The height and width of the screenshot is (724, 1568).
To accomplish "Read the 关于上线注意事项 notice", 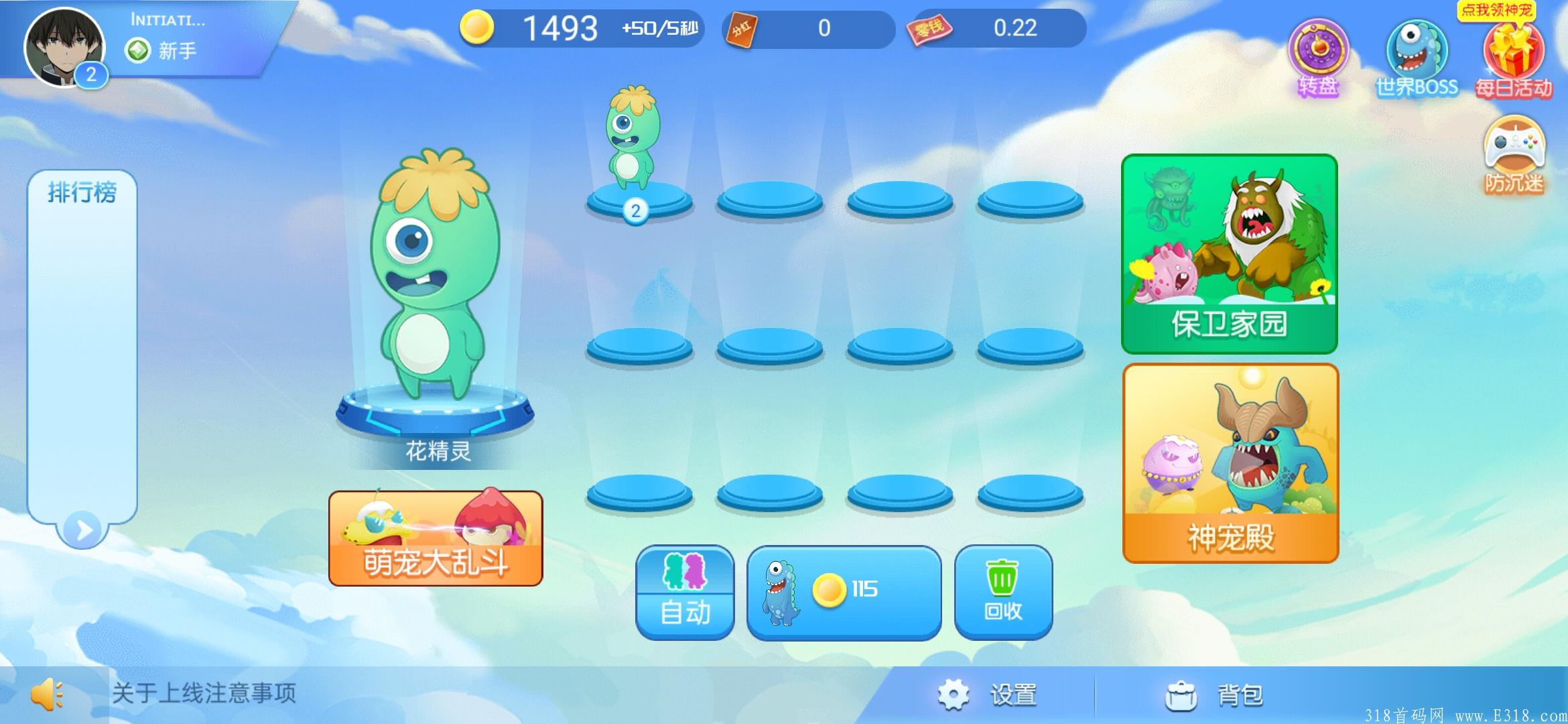I will tap(204, 693).
